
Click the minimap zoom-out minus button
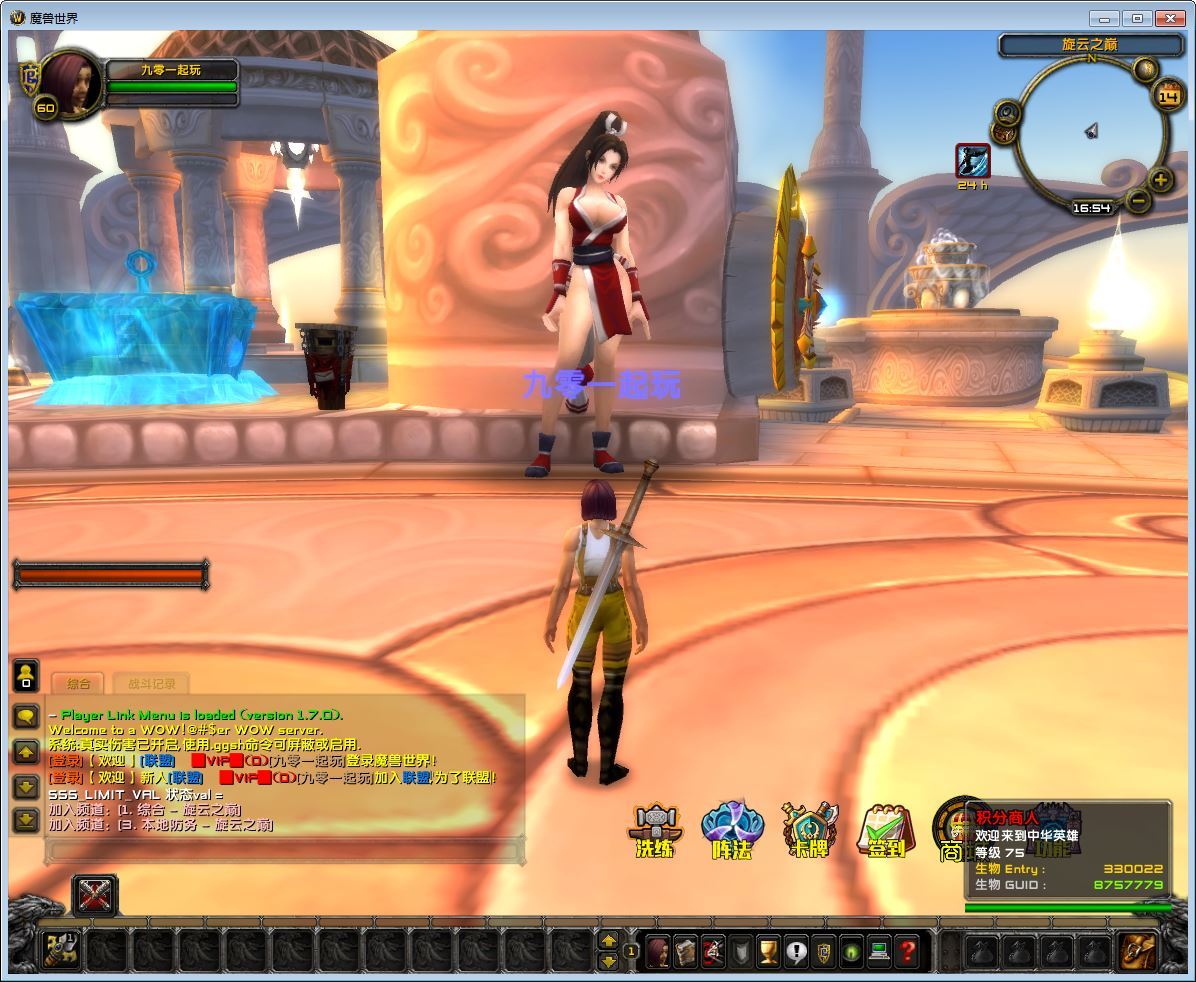click(x=1138, y=200)
